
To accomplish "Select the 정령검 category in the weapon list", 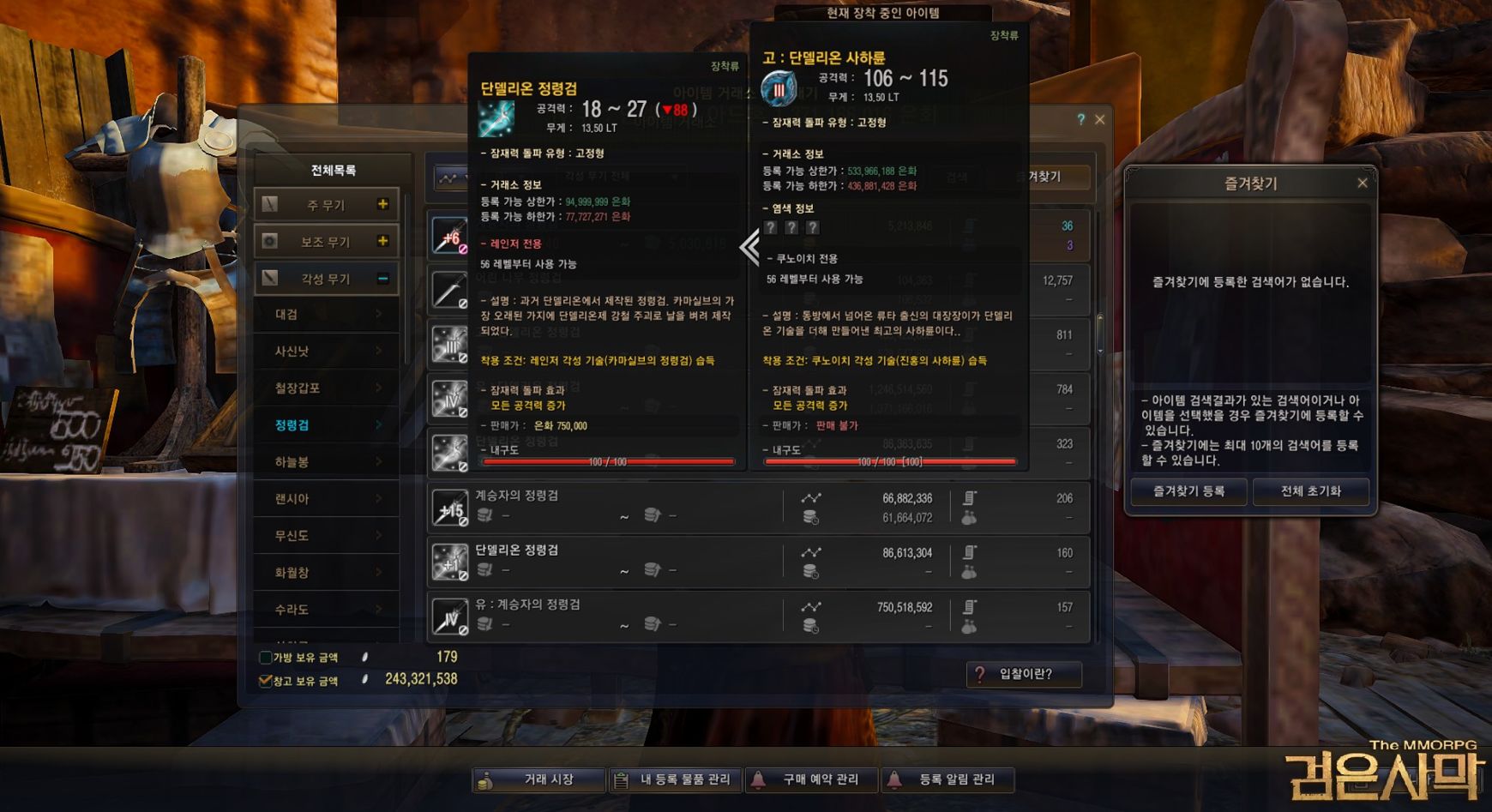I will pos(292,424).
